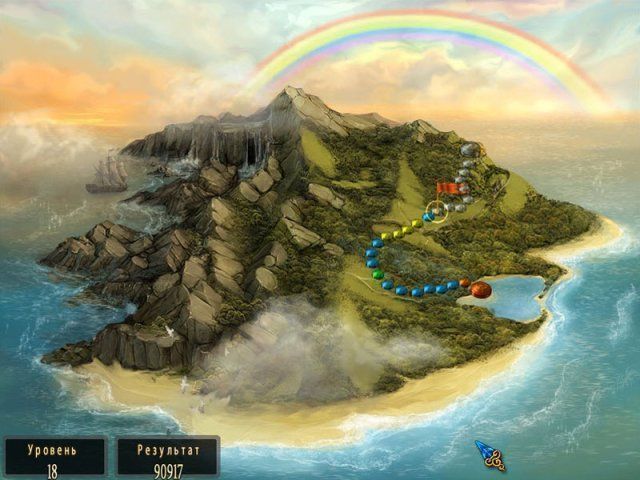The height and width of the screenshot is (480, 640).
Task: Click the large red starting level marker
Action: pyautogui.click(x=481, y=289)
